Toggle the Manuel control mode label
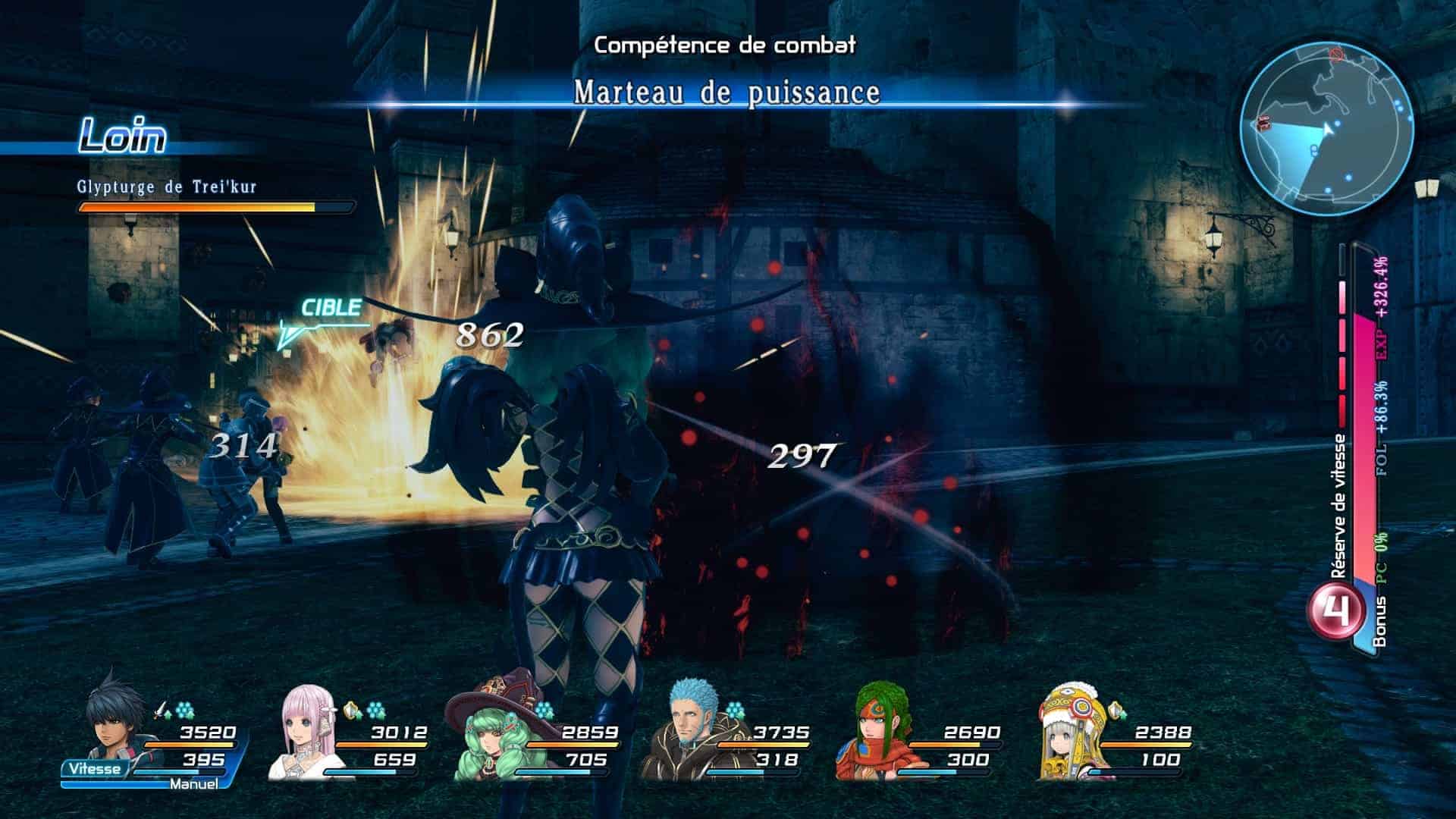Screen dimensions: 1456x819 (193, 784)
